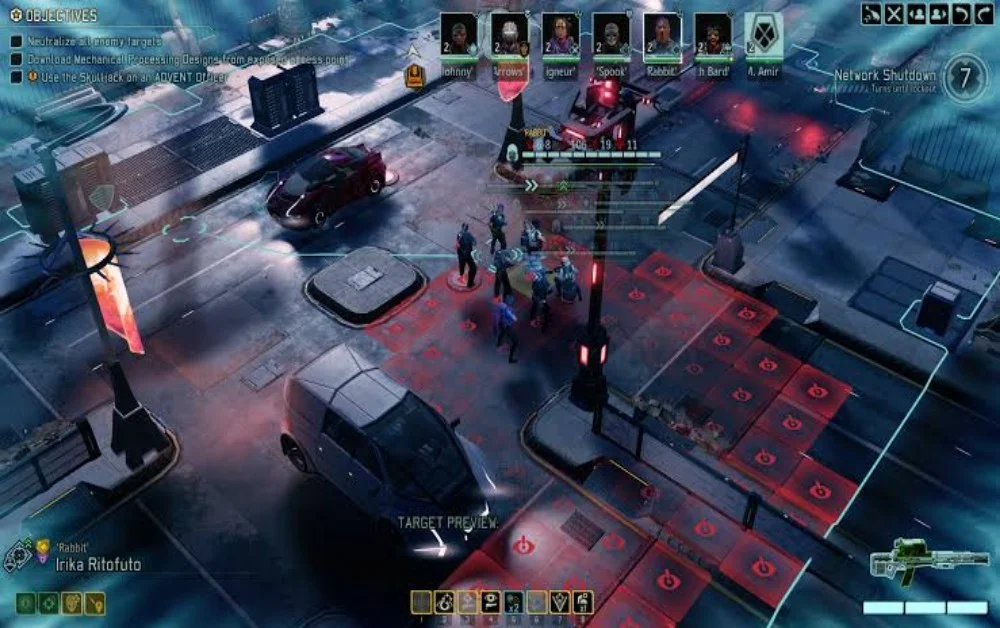Screen dimensions: 1000x628
Task: Click the orange skull perk icon
Action: point(72,603)
